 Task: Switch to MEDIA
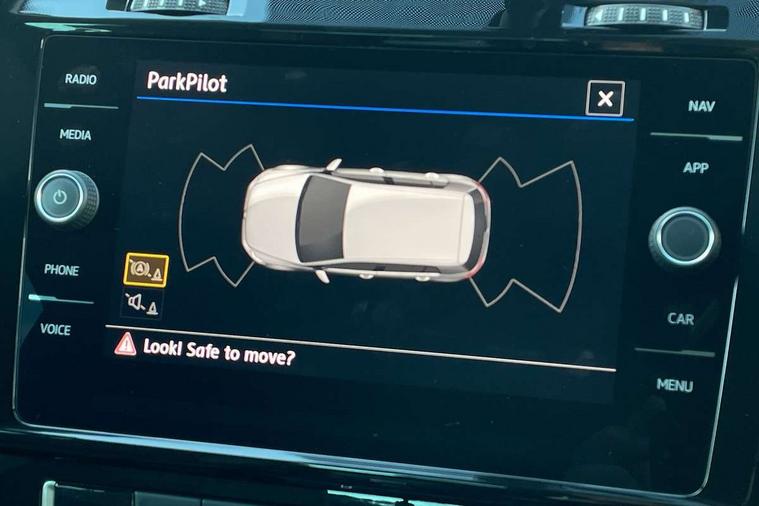coord(76,135)
